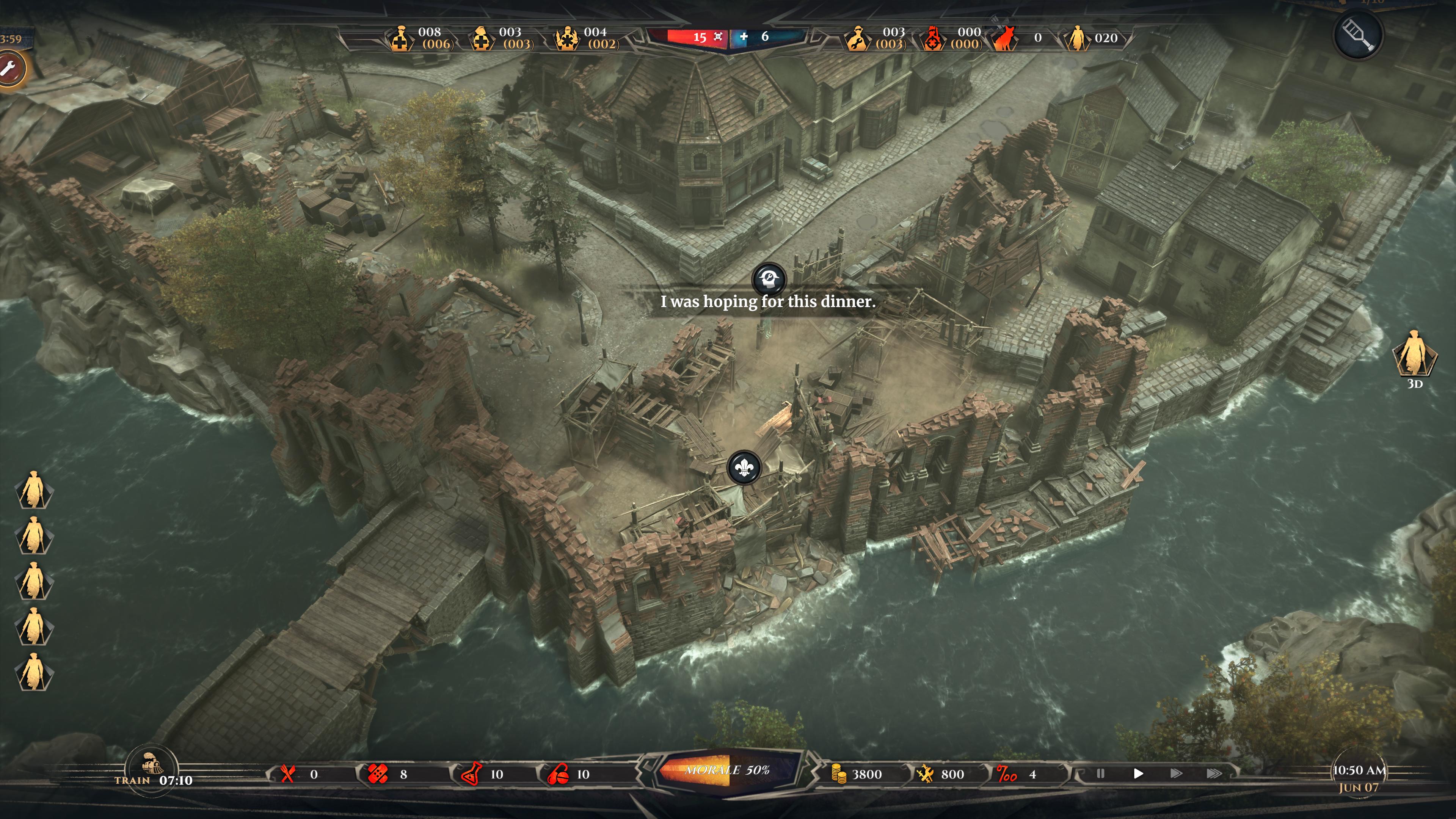Screen dimensions: 1456x819
Task: Resume normal speed with the play button
Action: click(1138, 773)
